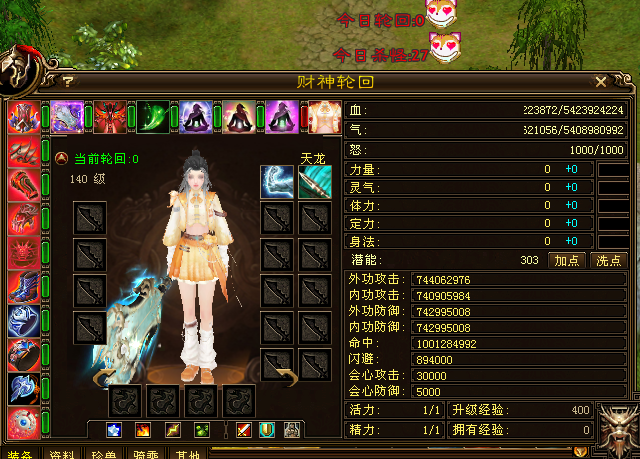This screenshot has height=459, width=640.
Task: Click the teal shield icon
Action: tap(266, 430)
